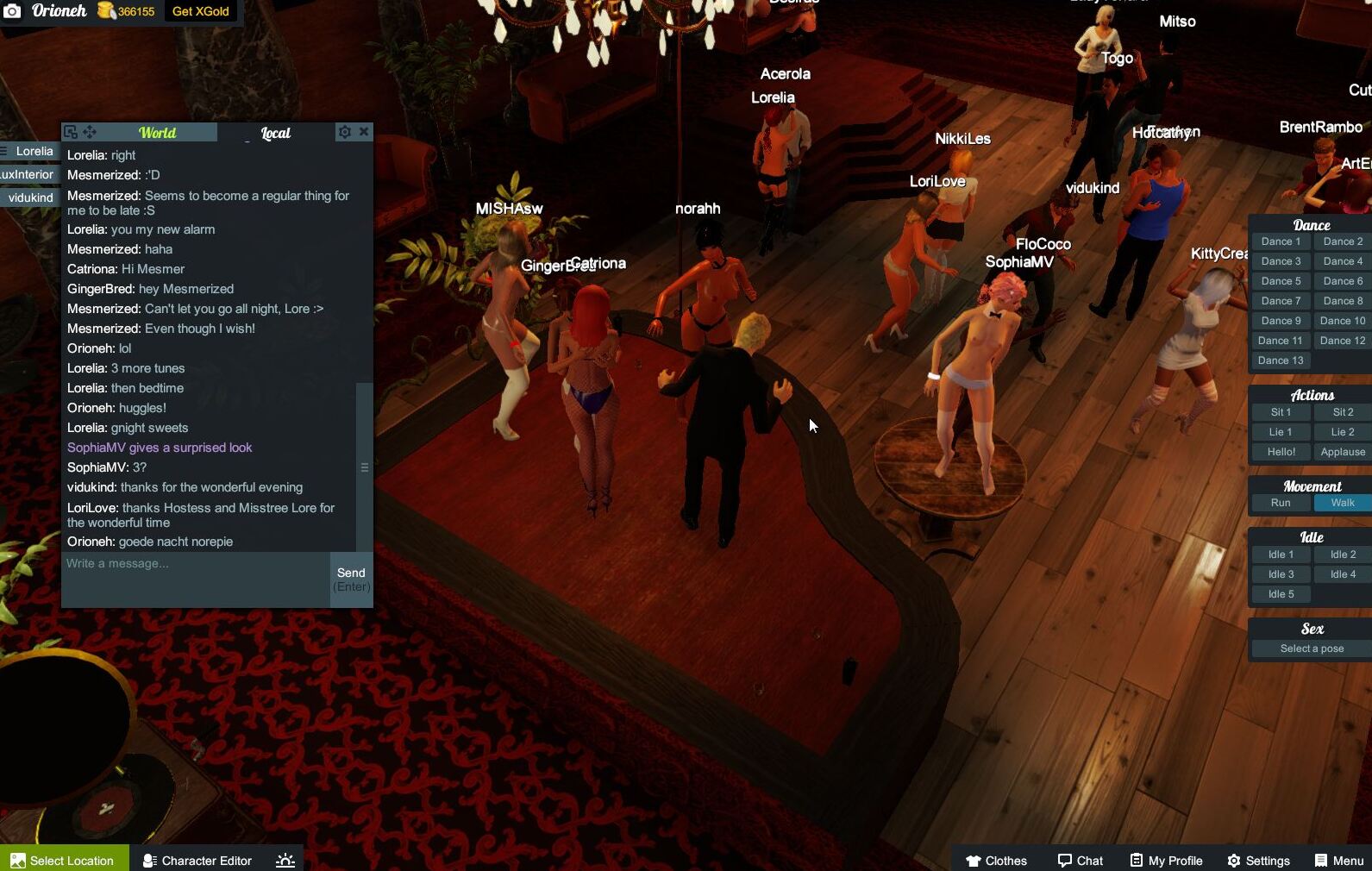Open My Profile from the bottom bar
The image size is (1372, 871).
[x=1166, y=860]
